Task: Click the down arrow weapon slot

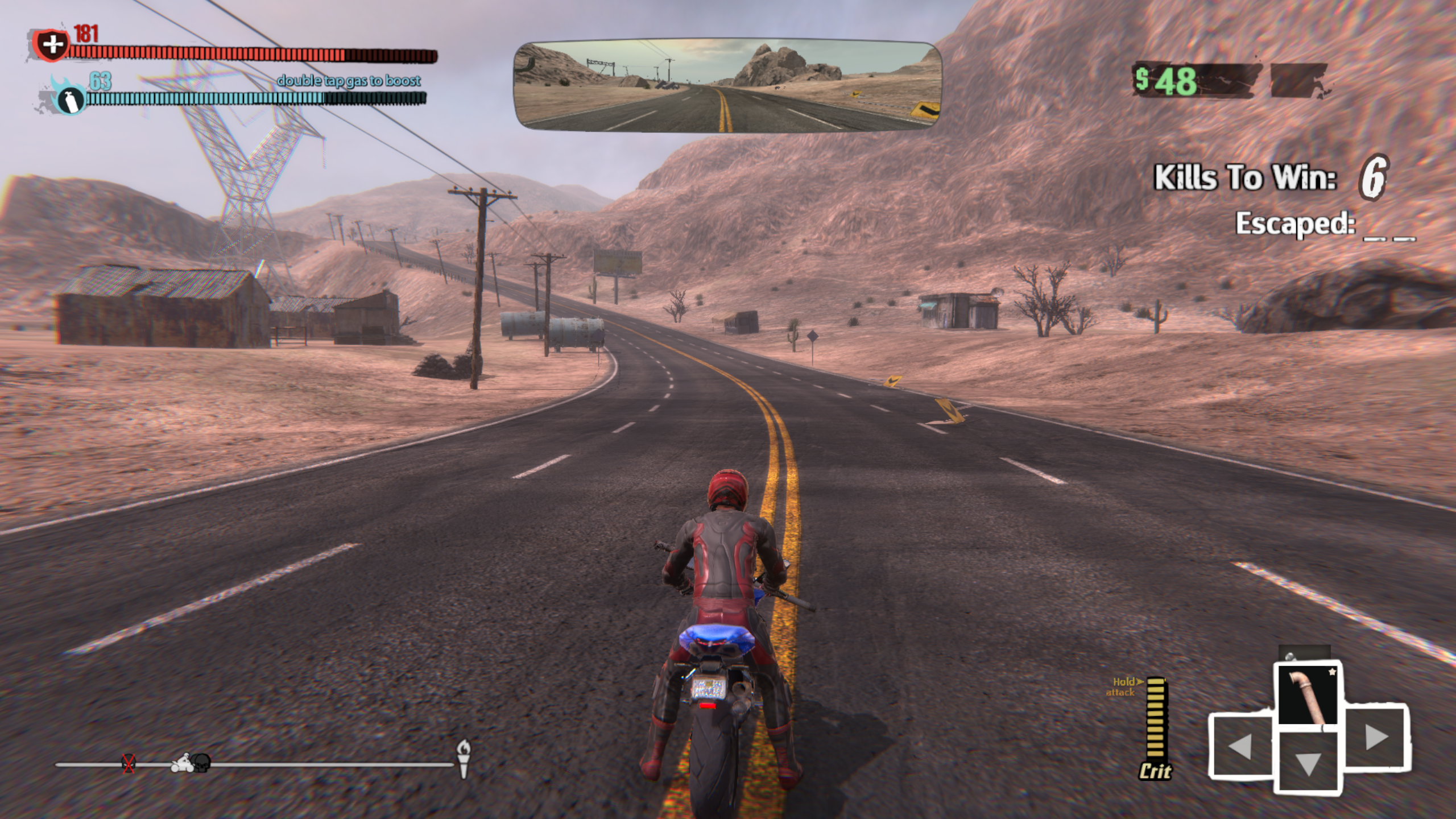Action: [x=1307, y=763]
